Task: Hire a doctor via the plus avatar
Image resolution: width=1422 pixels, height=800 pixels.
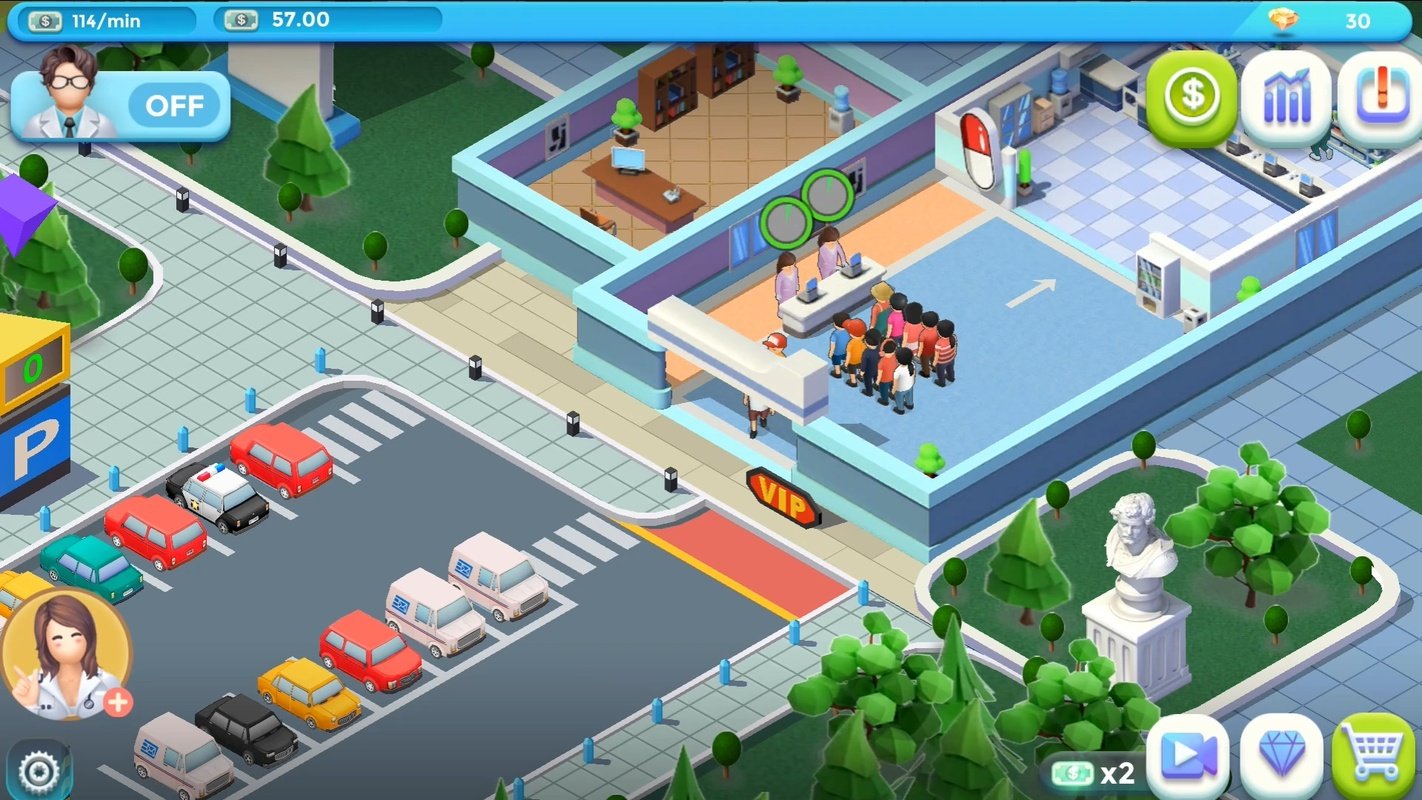Action: tap(116, 704)
